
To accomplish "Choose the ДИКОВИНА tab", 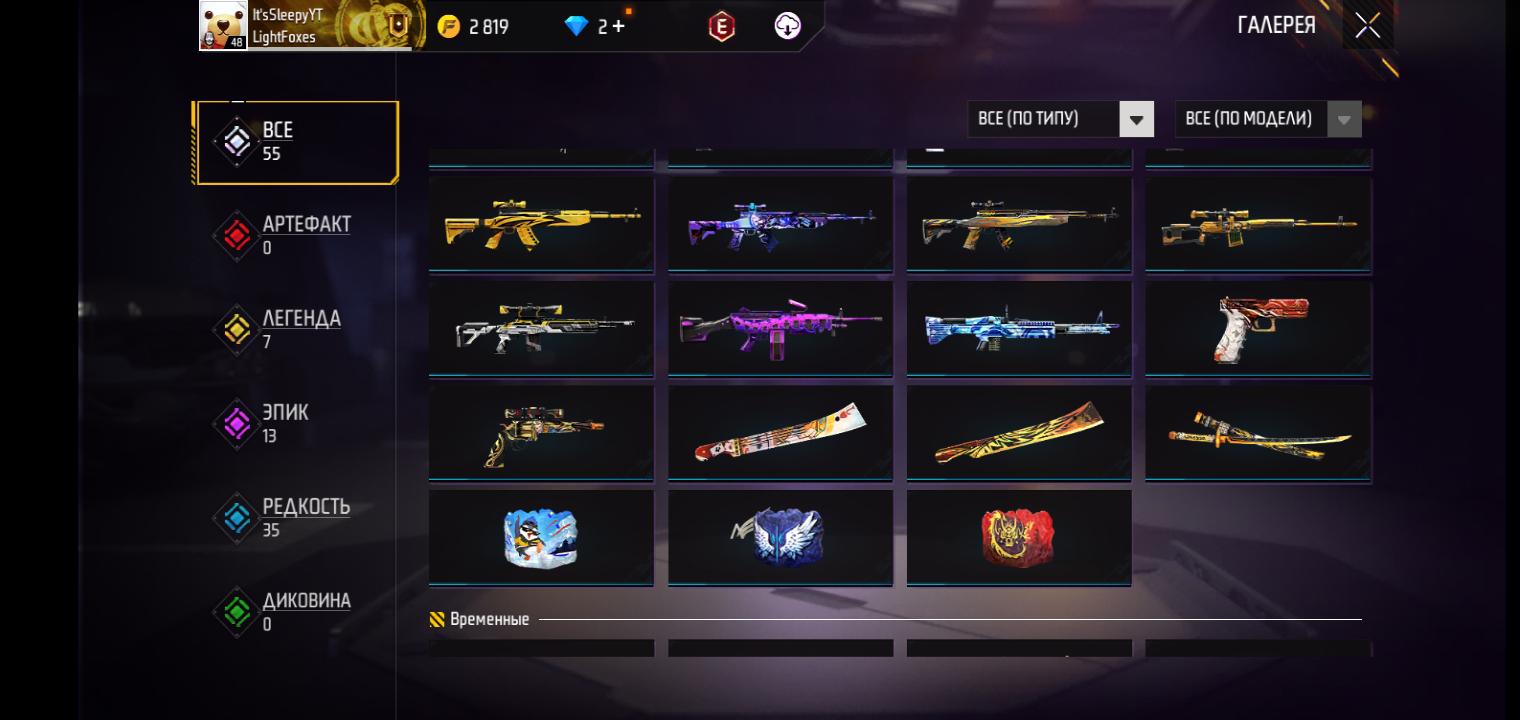I will coord(297,612).
